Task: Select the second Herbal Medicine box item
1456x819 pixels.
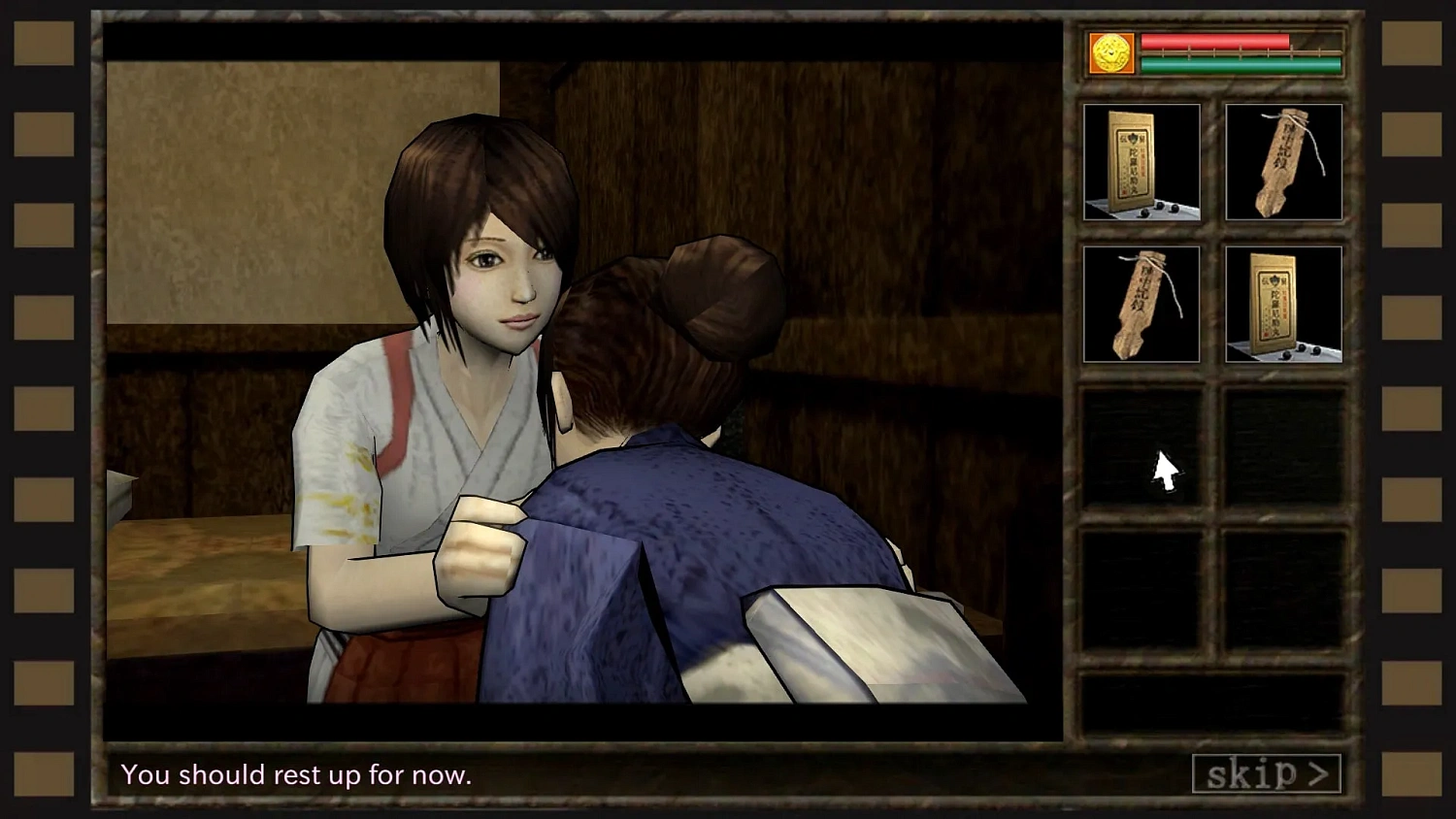Action: coord(1283,304)
